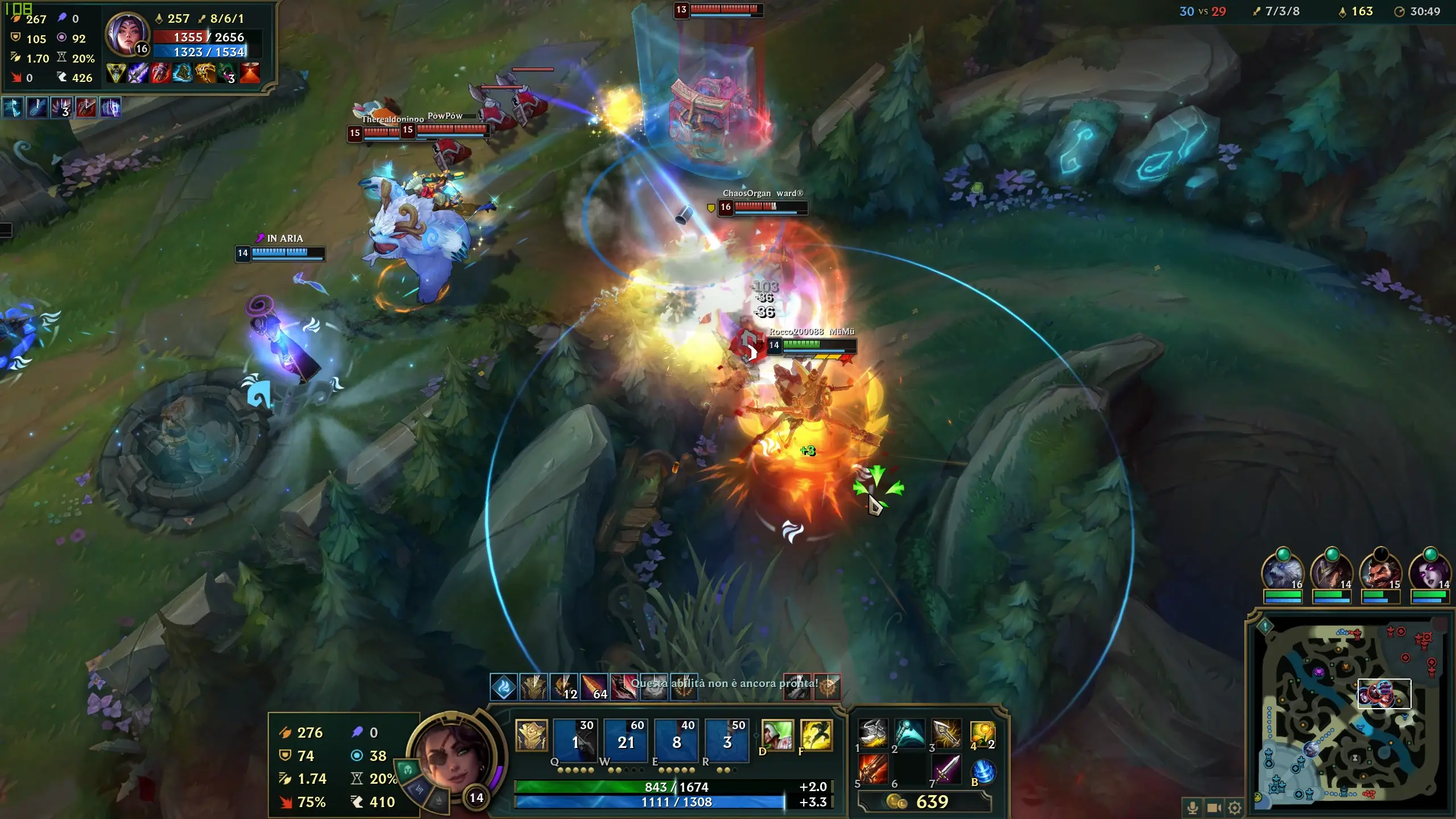Start the blue recall spell
Image resolution: width=1456 pixels, height=819 pixels.
coord(983,772)
